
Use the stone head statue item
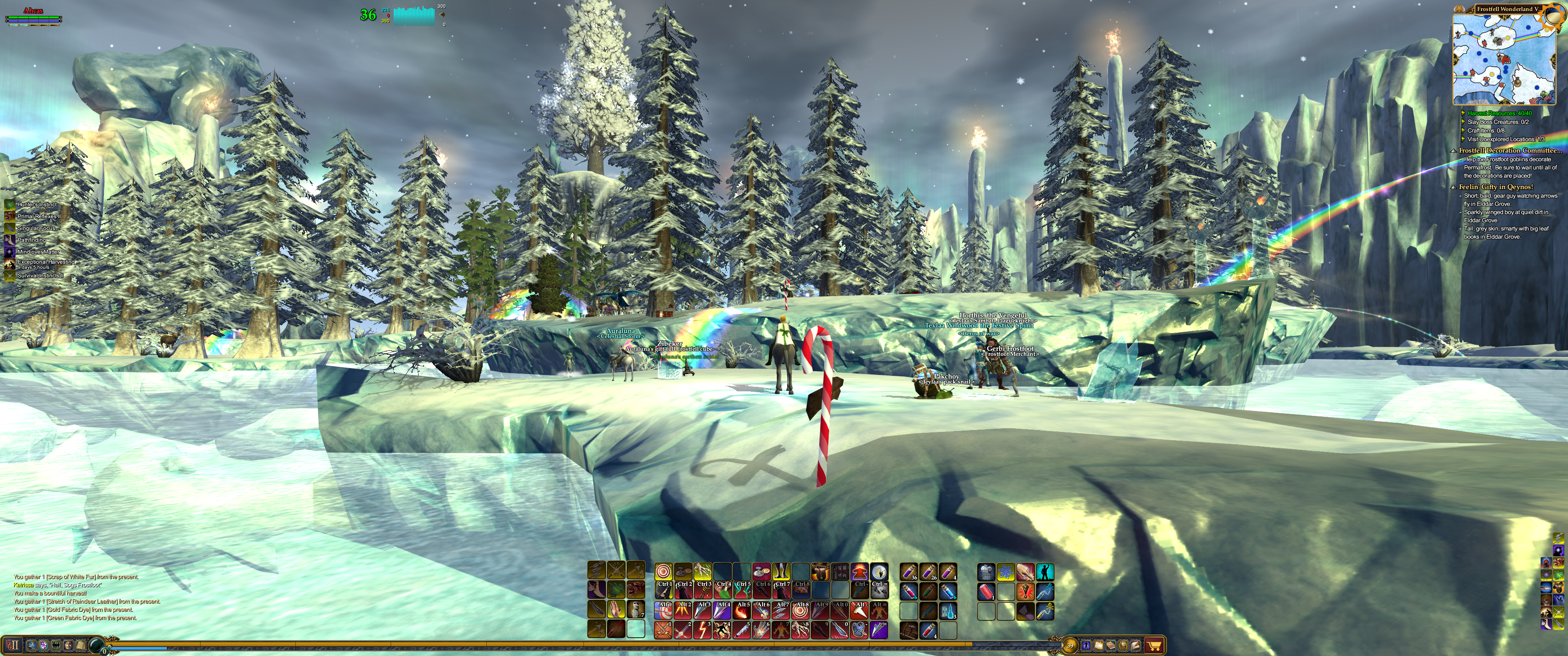(x=636, y=609)
